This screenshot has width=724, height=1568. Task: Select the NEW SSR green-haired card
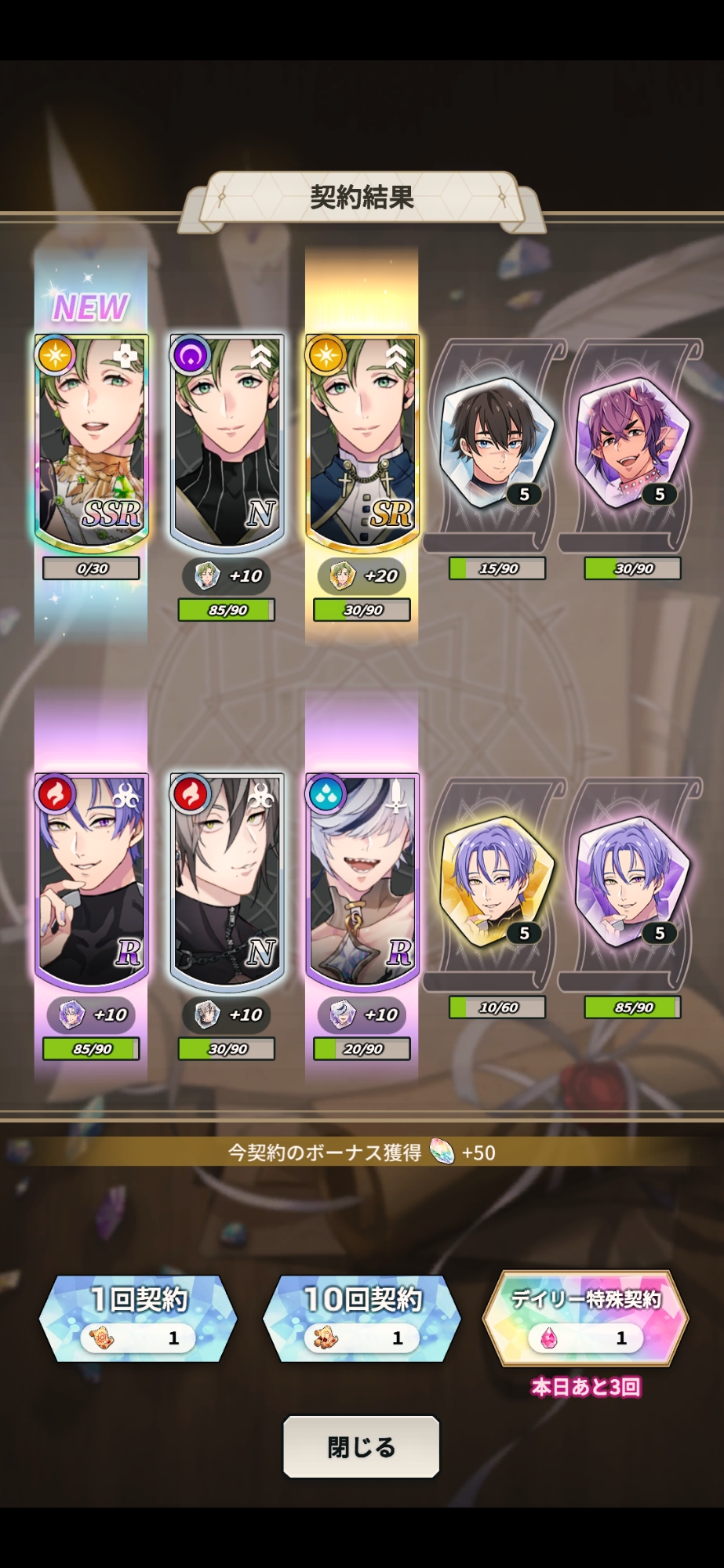[x=92, y=441]
